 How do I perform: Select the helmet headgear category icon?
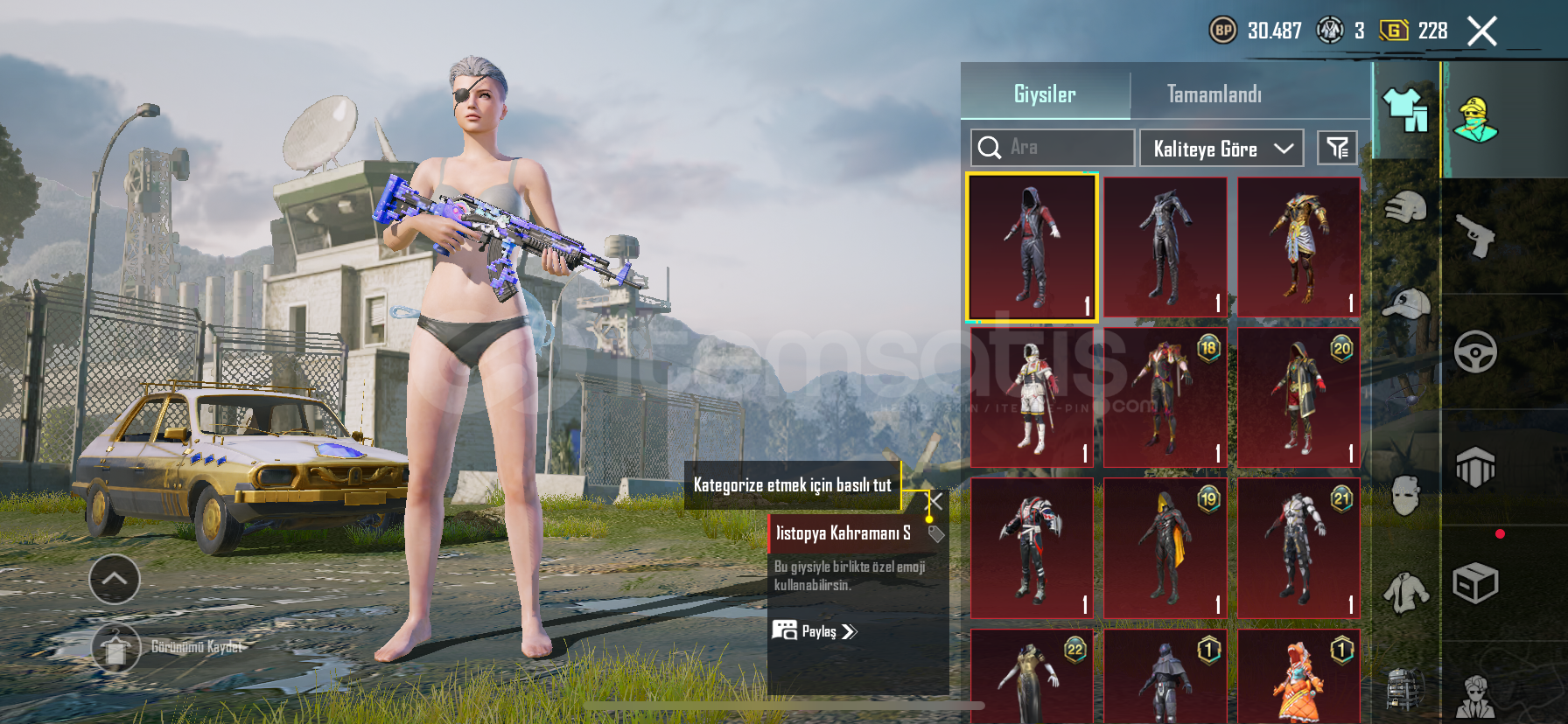click(x=1405, y=208)
